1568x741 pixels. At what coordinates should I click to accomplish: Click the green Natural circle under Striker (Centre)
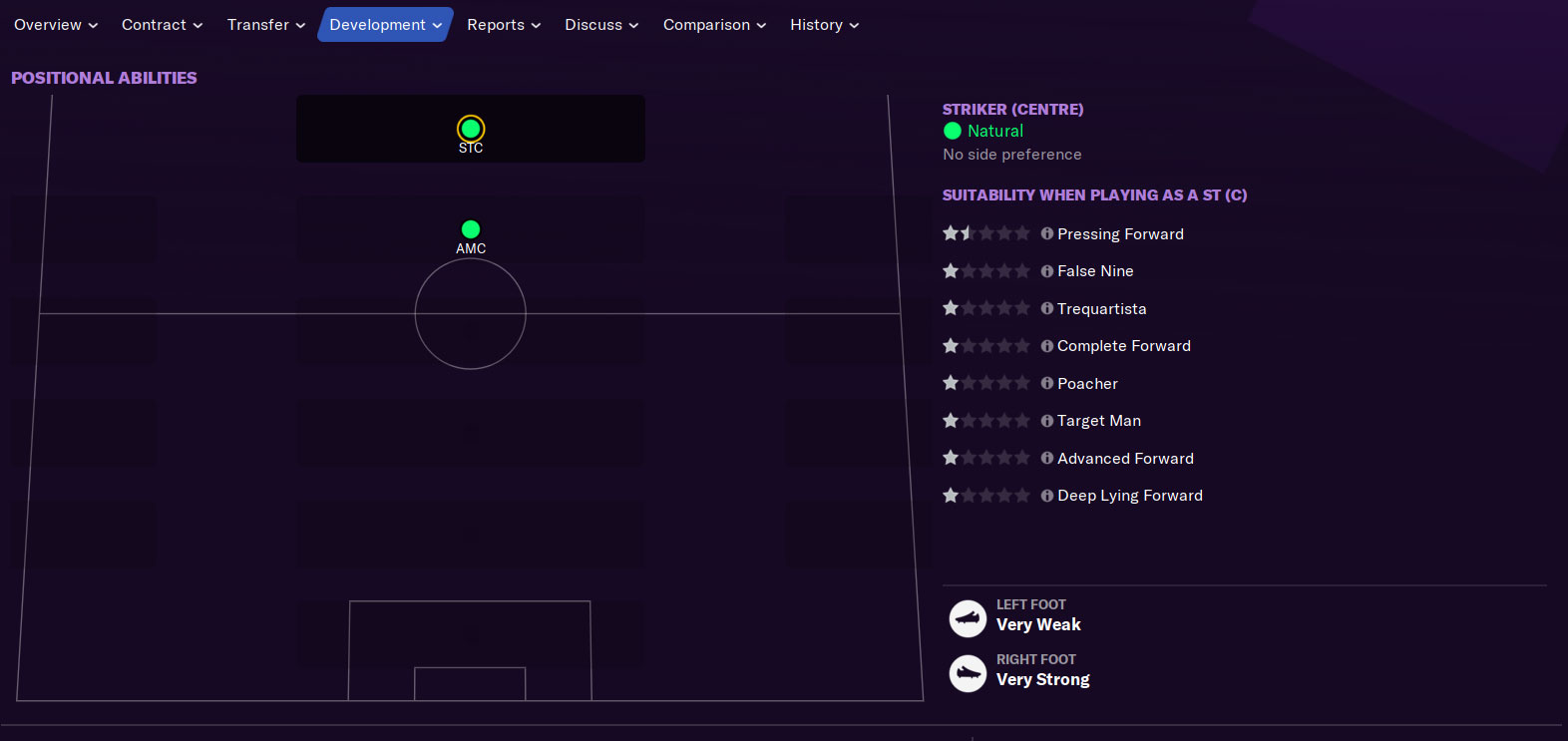(x=954, y=131)
